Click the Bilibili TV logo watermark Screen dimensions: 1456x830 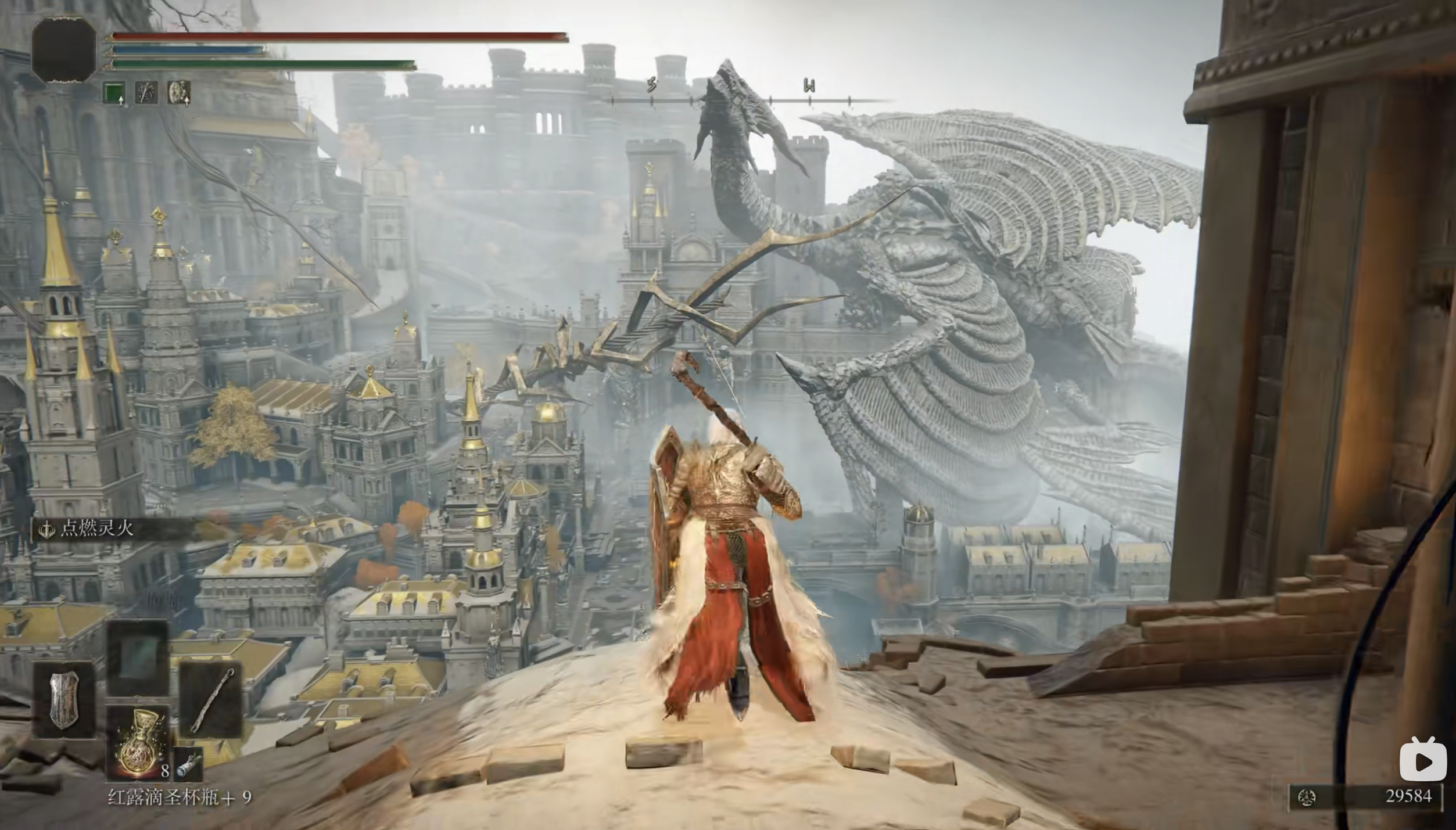(1422, 760)
